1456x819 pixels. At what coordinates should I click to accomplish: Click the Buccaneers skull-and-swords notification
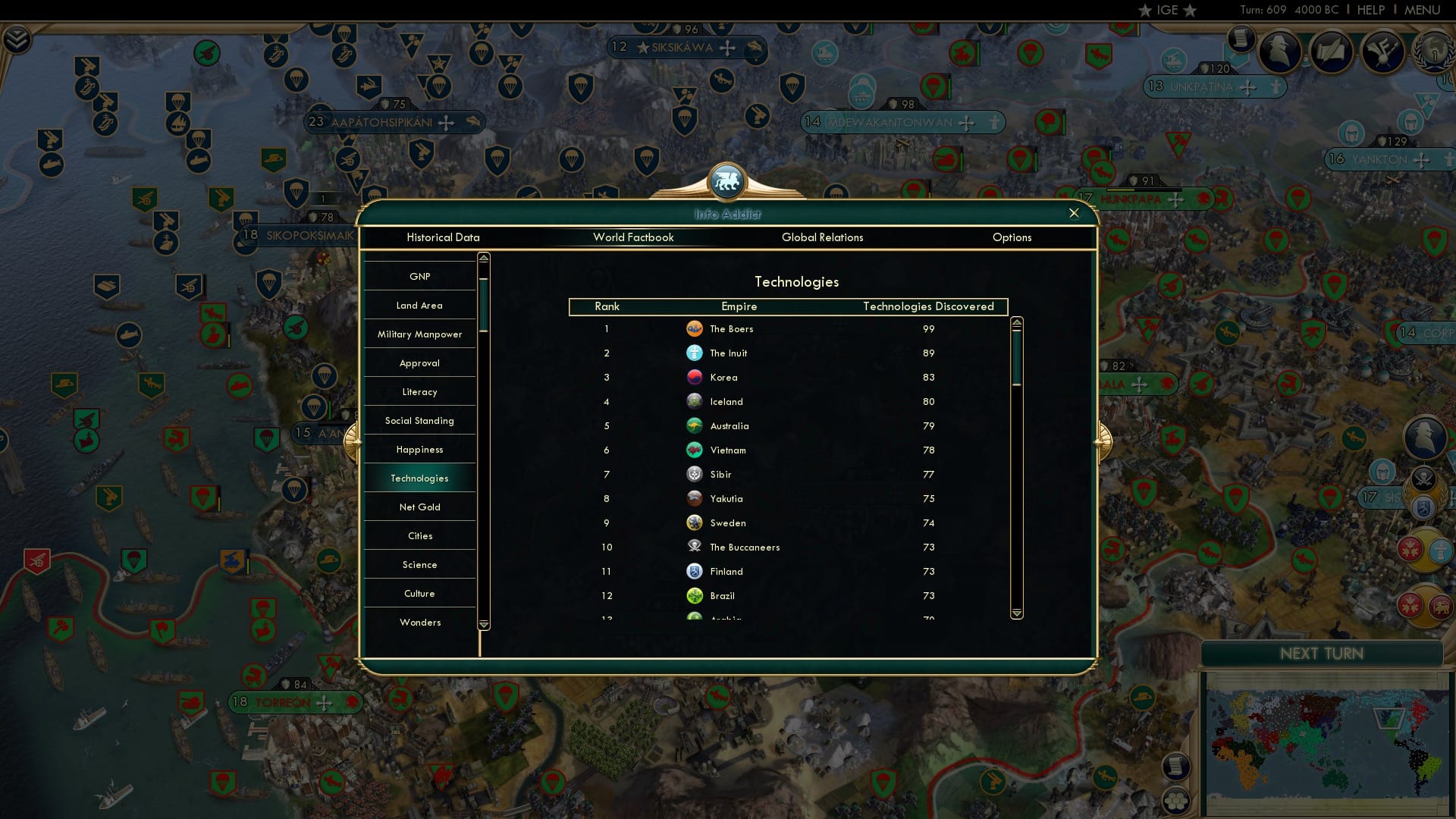(x=1423, y=478)
